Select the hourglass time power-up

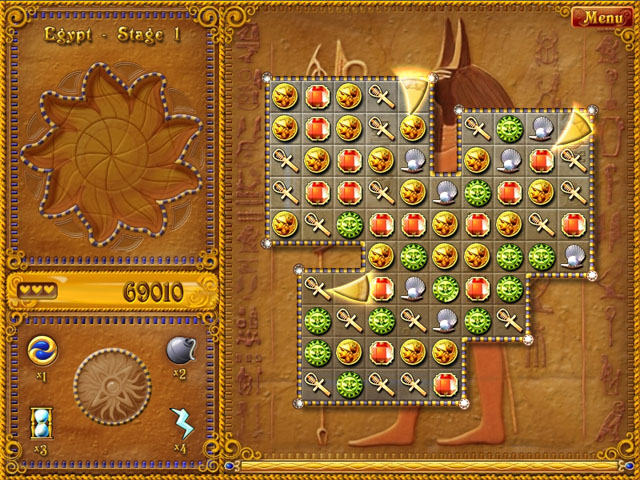pos(42,420)
